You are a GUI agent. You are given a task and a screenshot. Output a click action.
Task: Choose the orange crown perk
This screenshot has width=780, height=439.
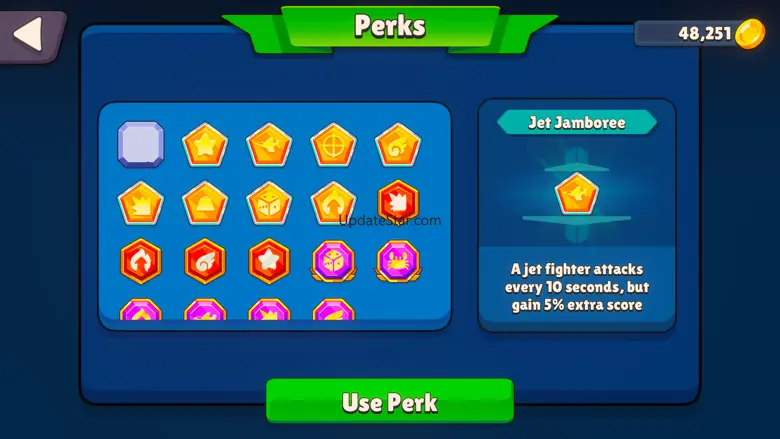pyautogui.click(x=141, y=204)
